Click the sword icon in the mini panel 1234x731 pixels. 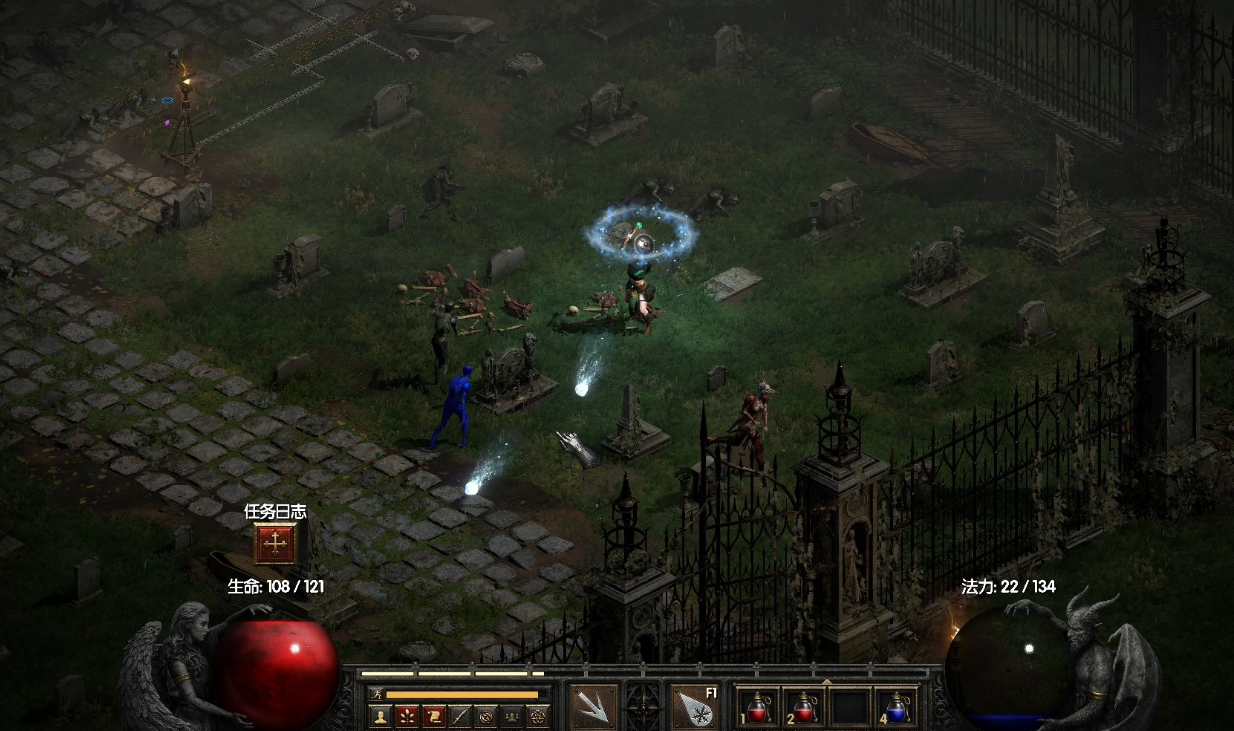(x=459, y=716)
